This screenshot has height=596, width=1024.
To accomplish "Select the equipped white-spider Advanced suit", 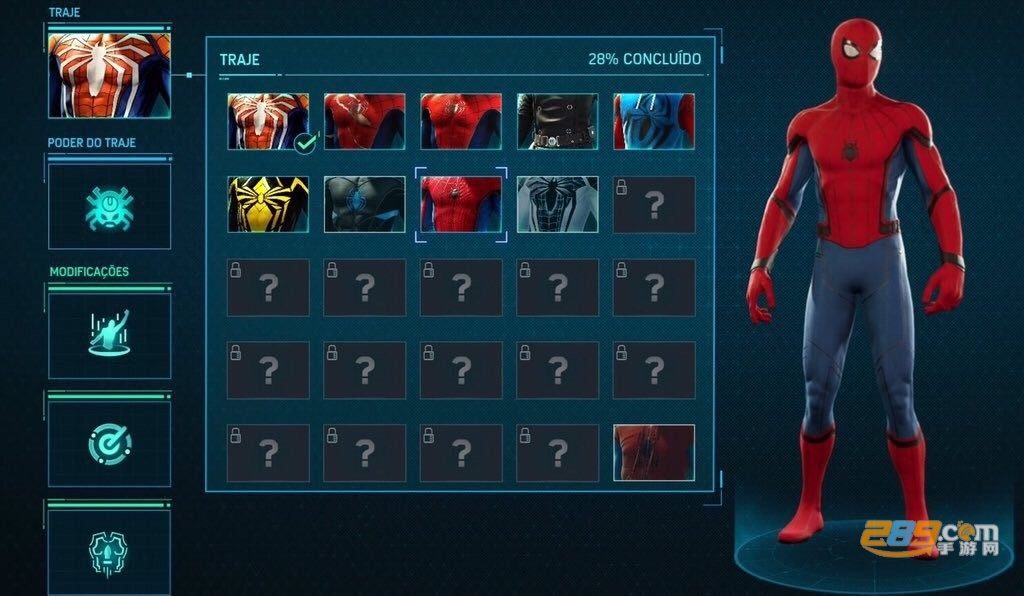I will (x=267, y=121).
